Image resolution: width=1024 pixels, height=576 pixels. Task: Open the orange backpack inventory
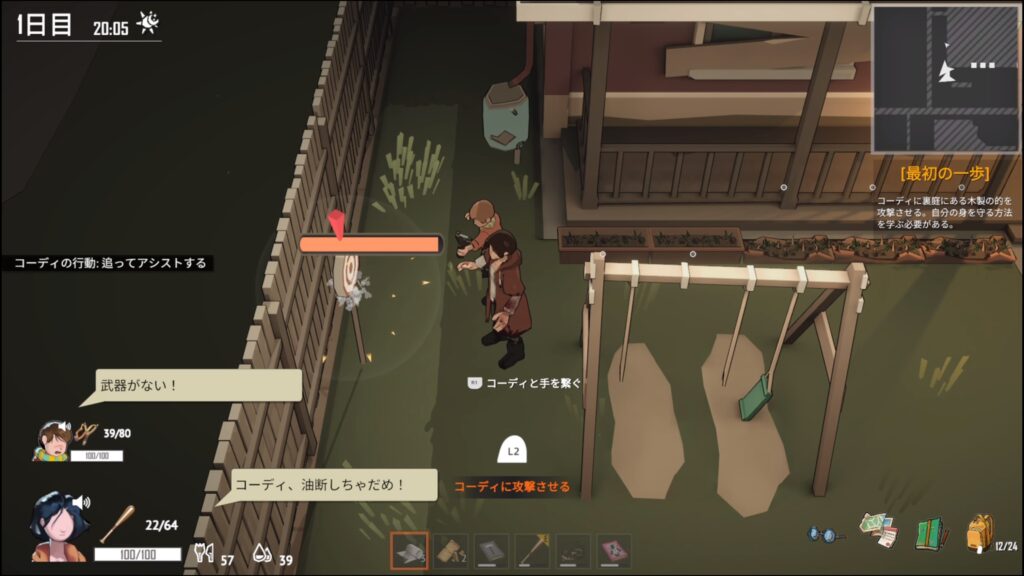click(979, 533)
